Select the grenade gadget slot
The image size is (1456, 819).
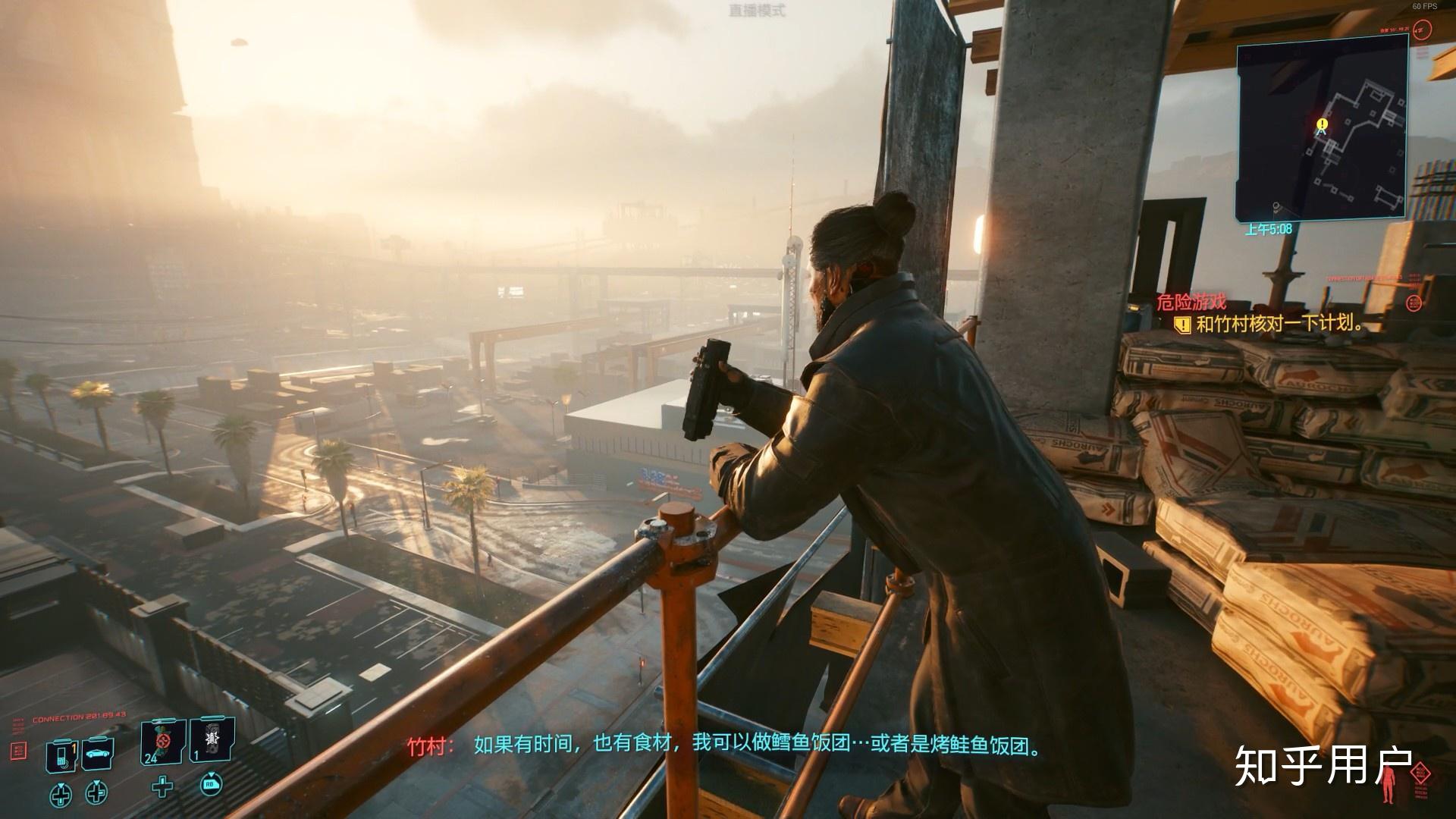(212, 741)
